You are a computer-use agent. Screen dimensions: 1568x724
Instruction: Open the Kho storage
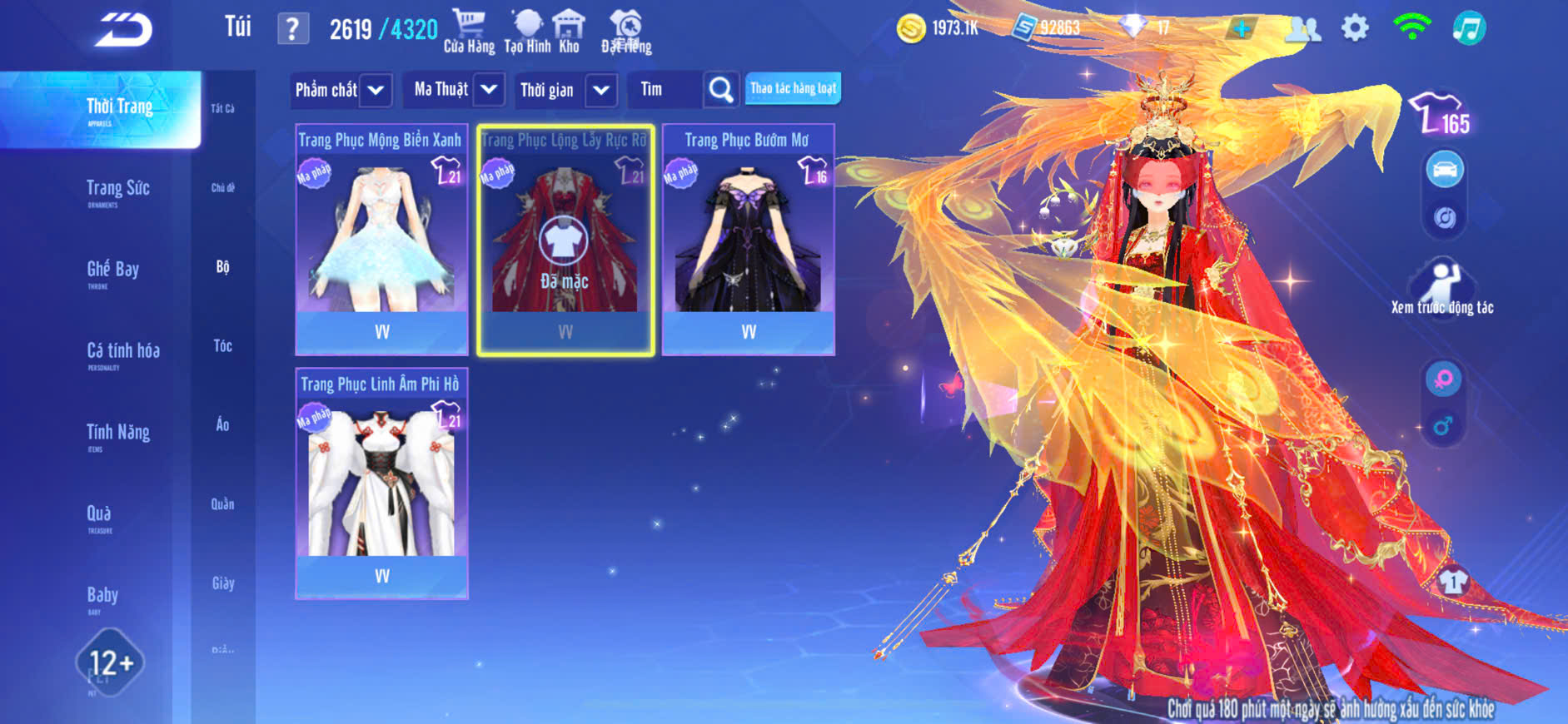coord(569,32)
